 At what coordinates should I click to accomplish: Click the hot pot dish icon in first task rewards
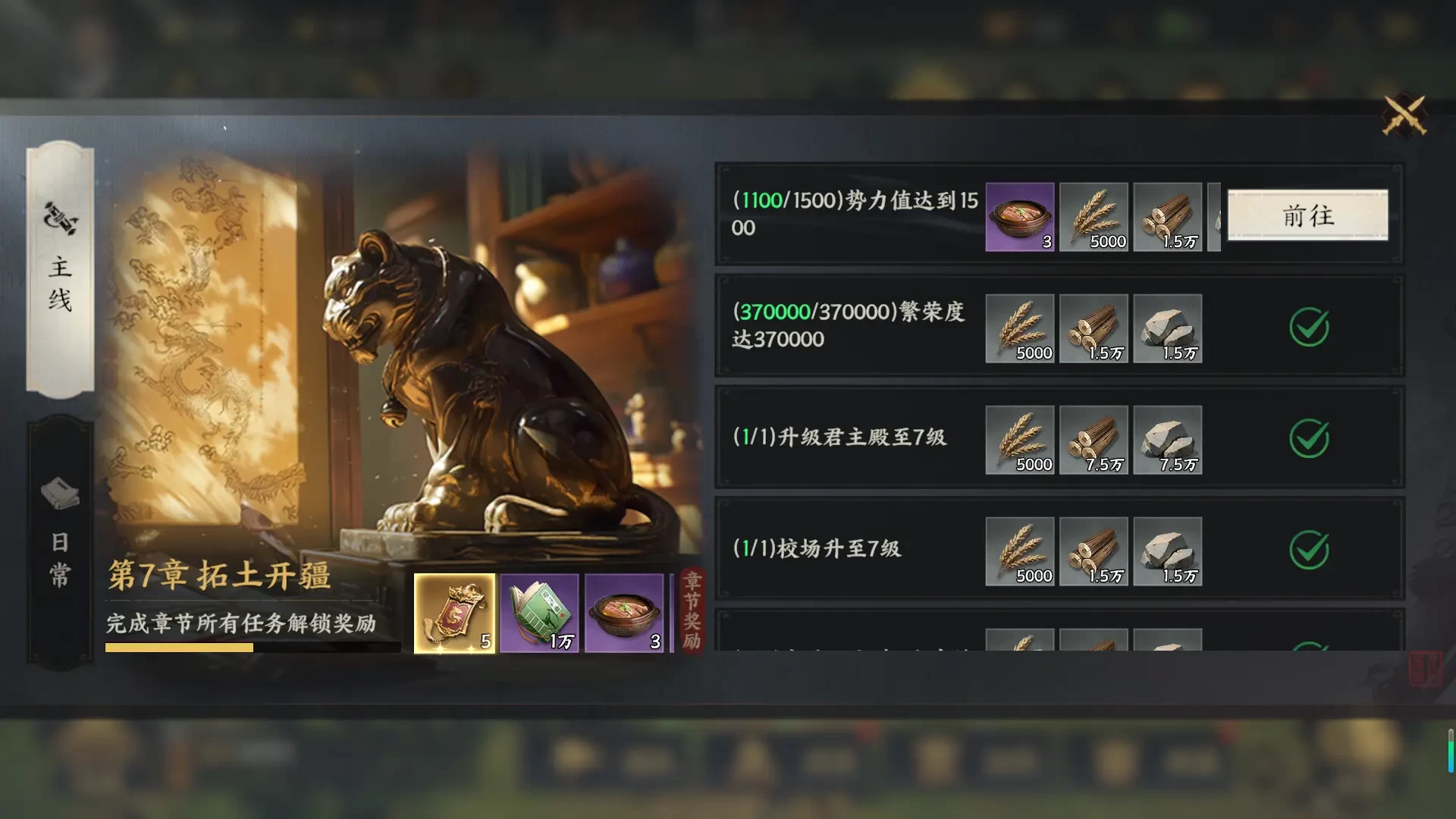1020,217
